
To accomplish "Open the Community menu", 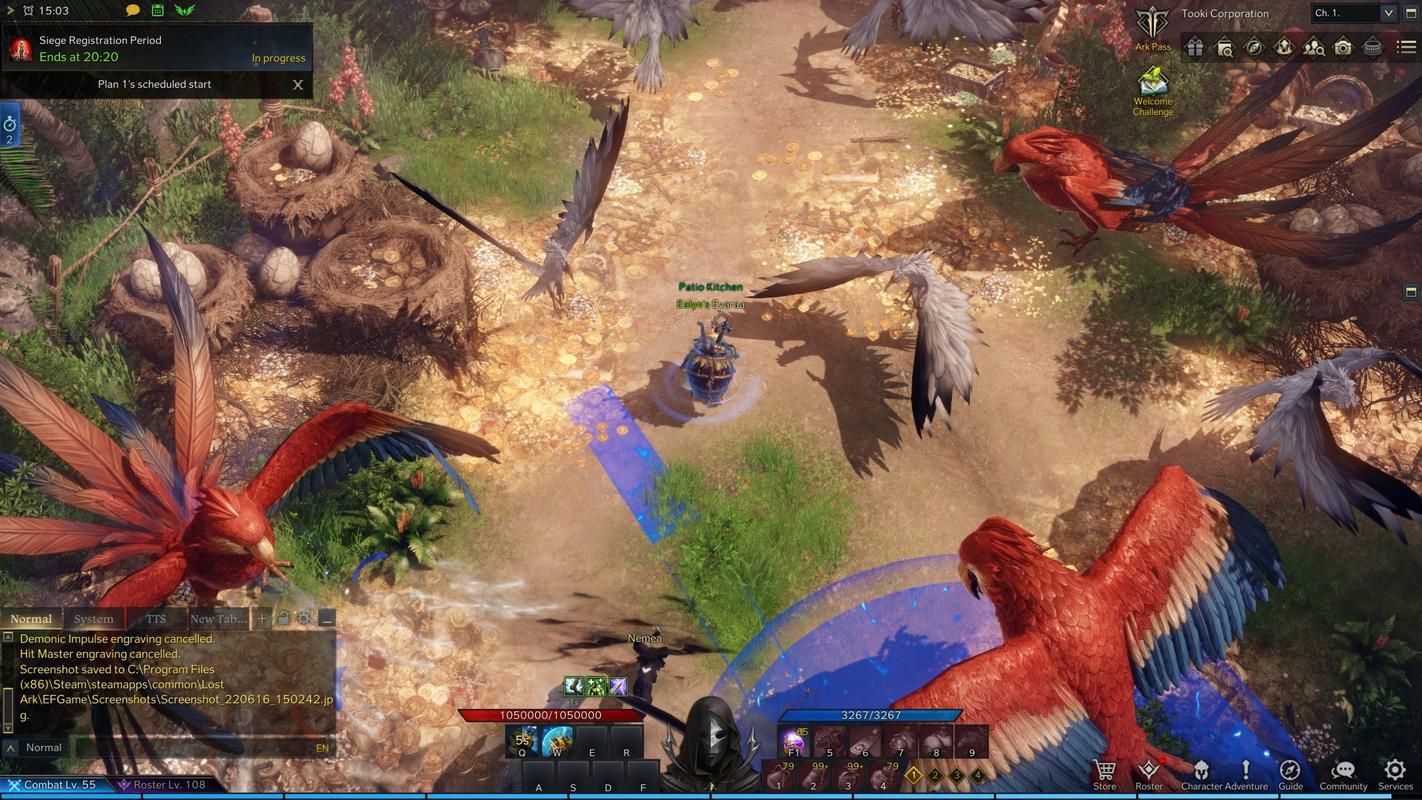I will [1343, 773].
